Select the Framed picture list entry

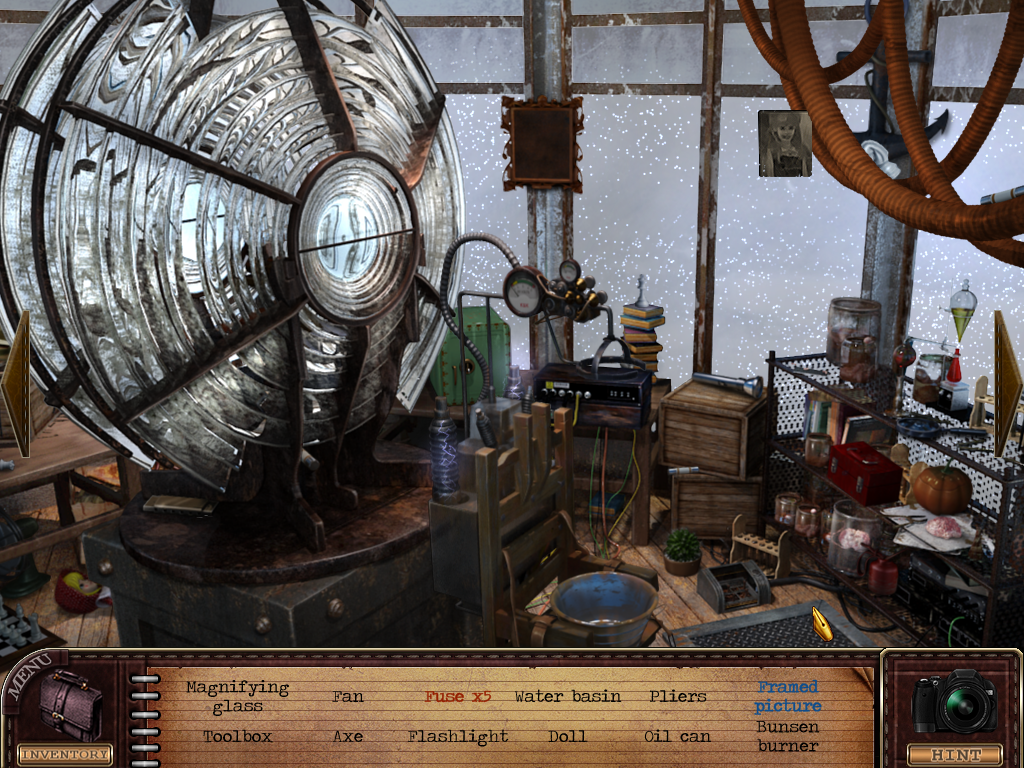pos(788,696)
